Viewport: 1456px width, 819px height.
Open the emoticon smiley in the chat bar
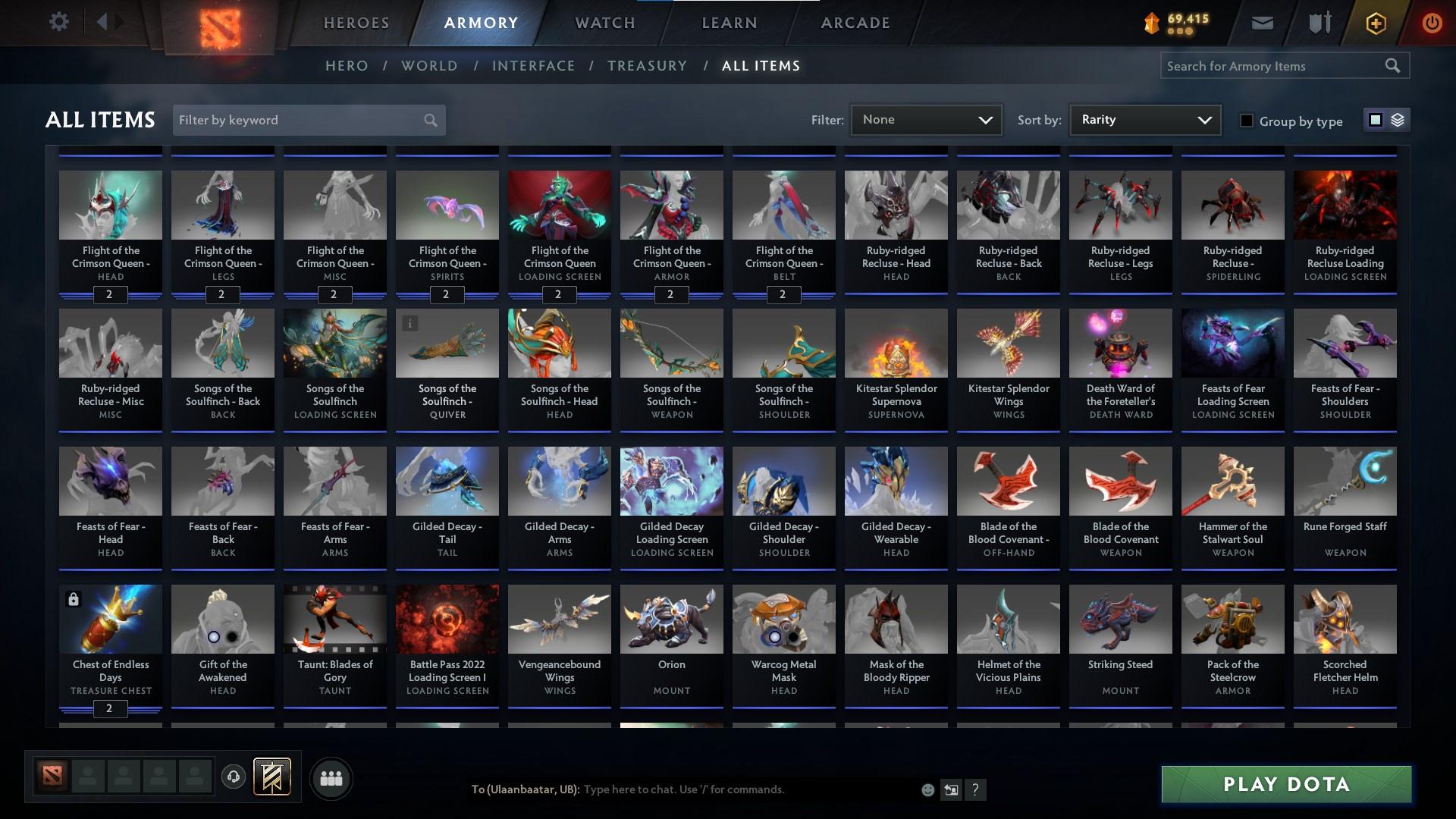coord(927,789)
